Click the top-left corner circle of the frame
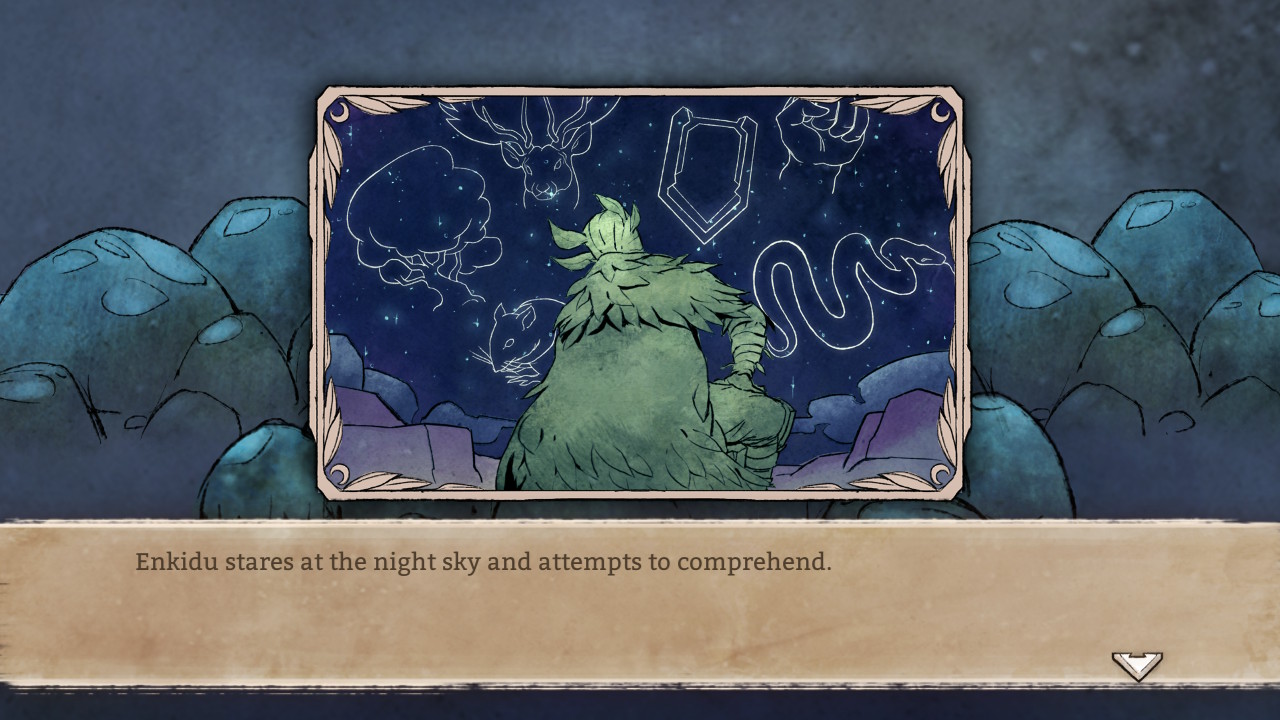Screen dimensions: 1280x720 [337, 111]
